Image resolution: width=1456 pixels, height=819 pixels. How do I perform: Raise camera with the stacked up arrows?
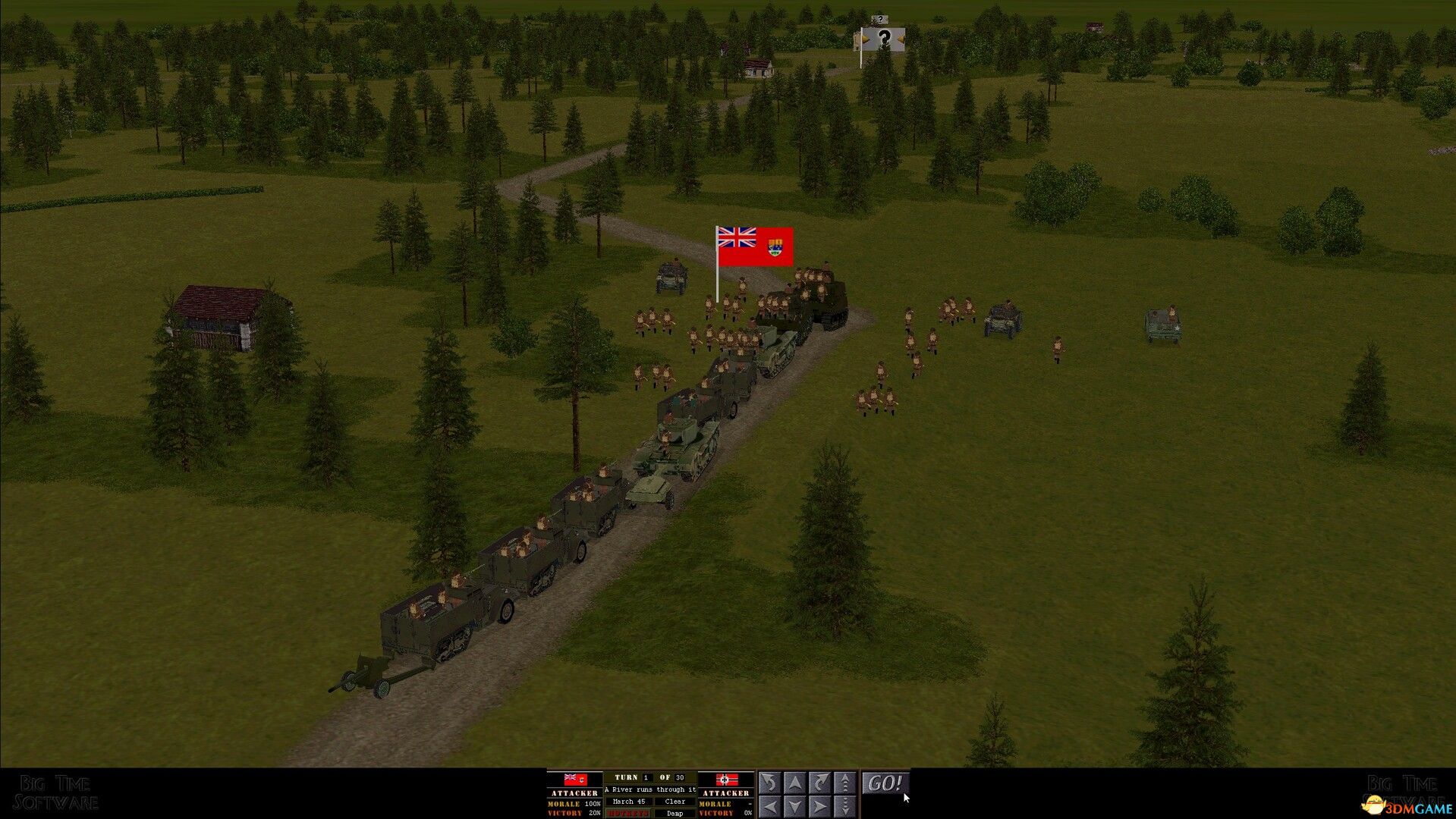845,783
